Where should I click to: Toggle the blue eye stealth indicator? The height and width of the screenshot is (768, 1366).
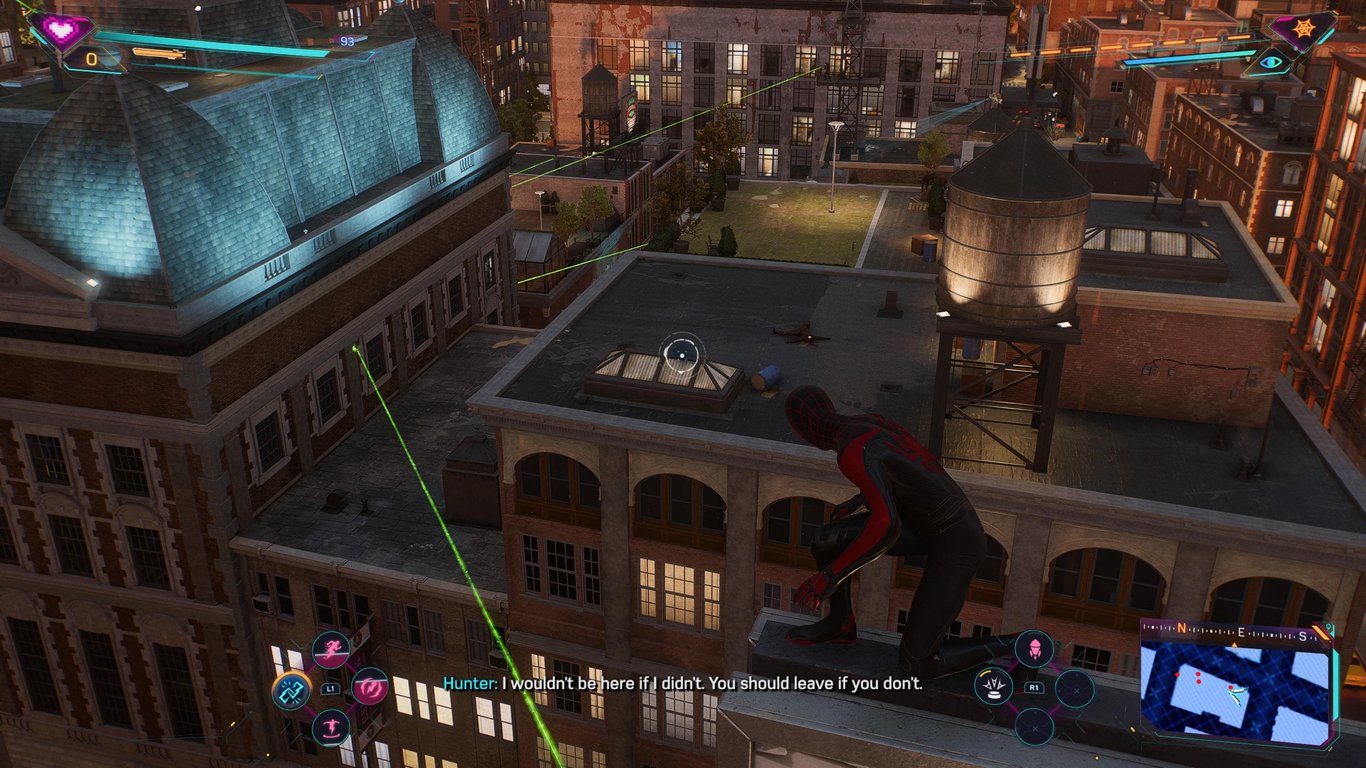pyautogui.click(x=1272, y=62)
